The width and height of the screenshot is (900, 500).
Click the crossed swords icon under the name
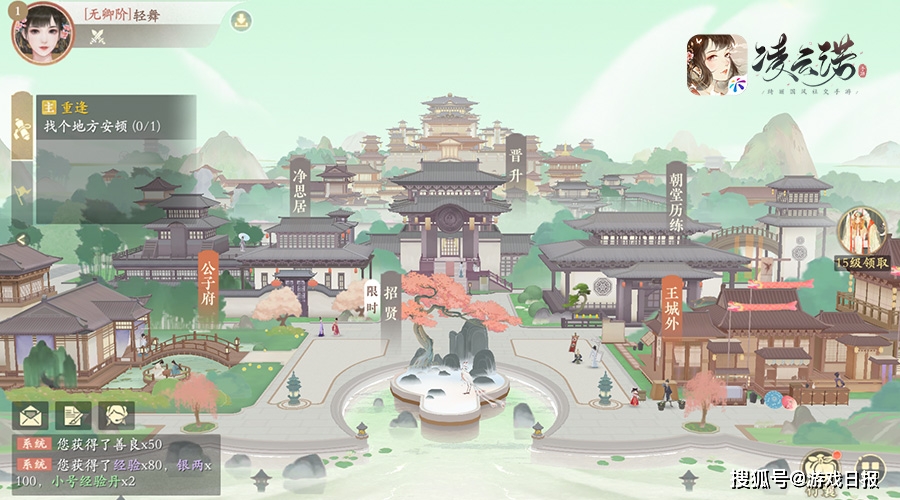point(98,38)
